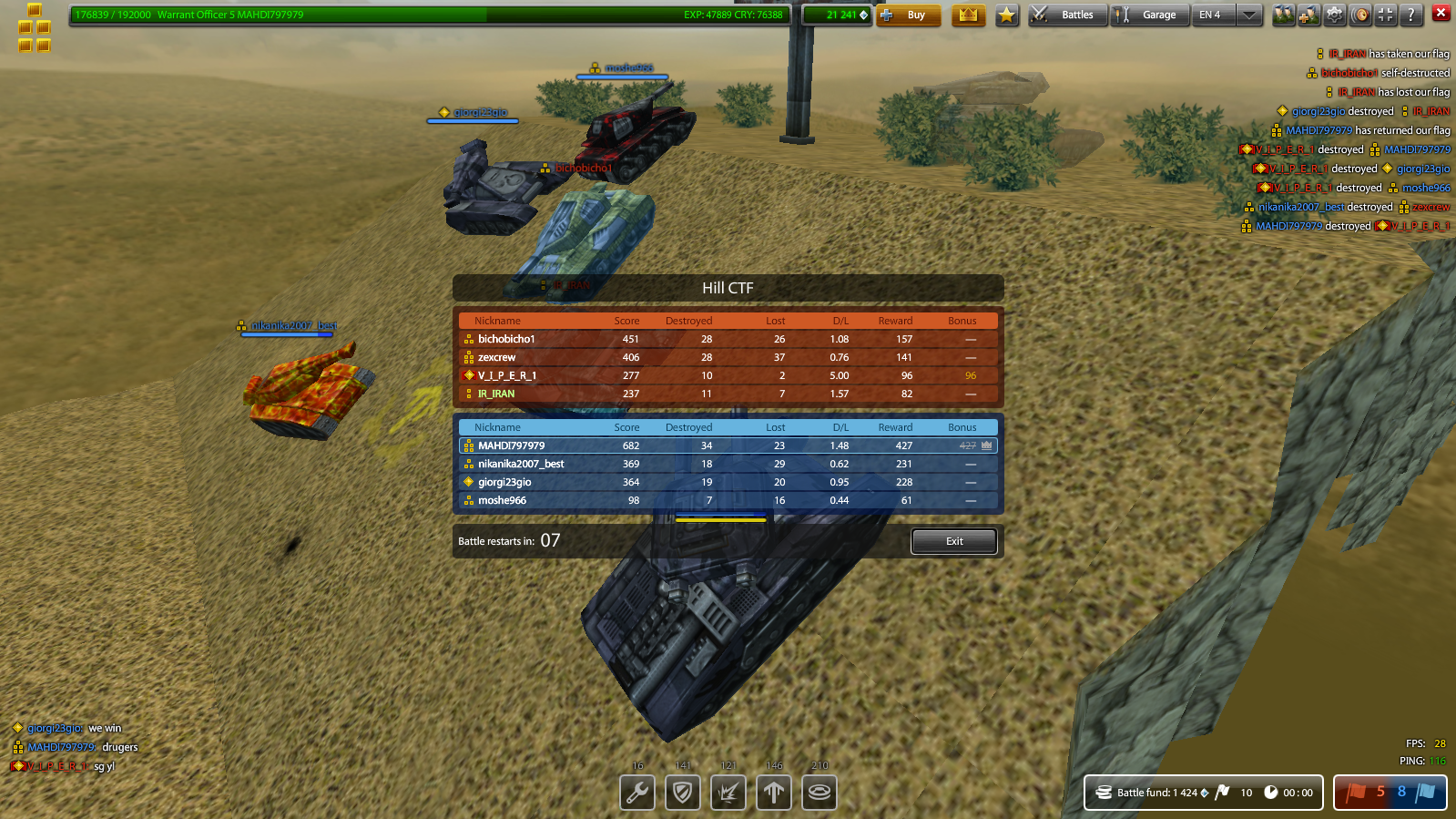Open the invite friend icon
Image resolution: width=1456 pixels, height=819 pixels.
[1307, 15]
